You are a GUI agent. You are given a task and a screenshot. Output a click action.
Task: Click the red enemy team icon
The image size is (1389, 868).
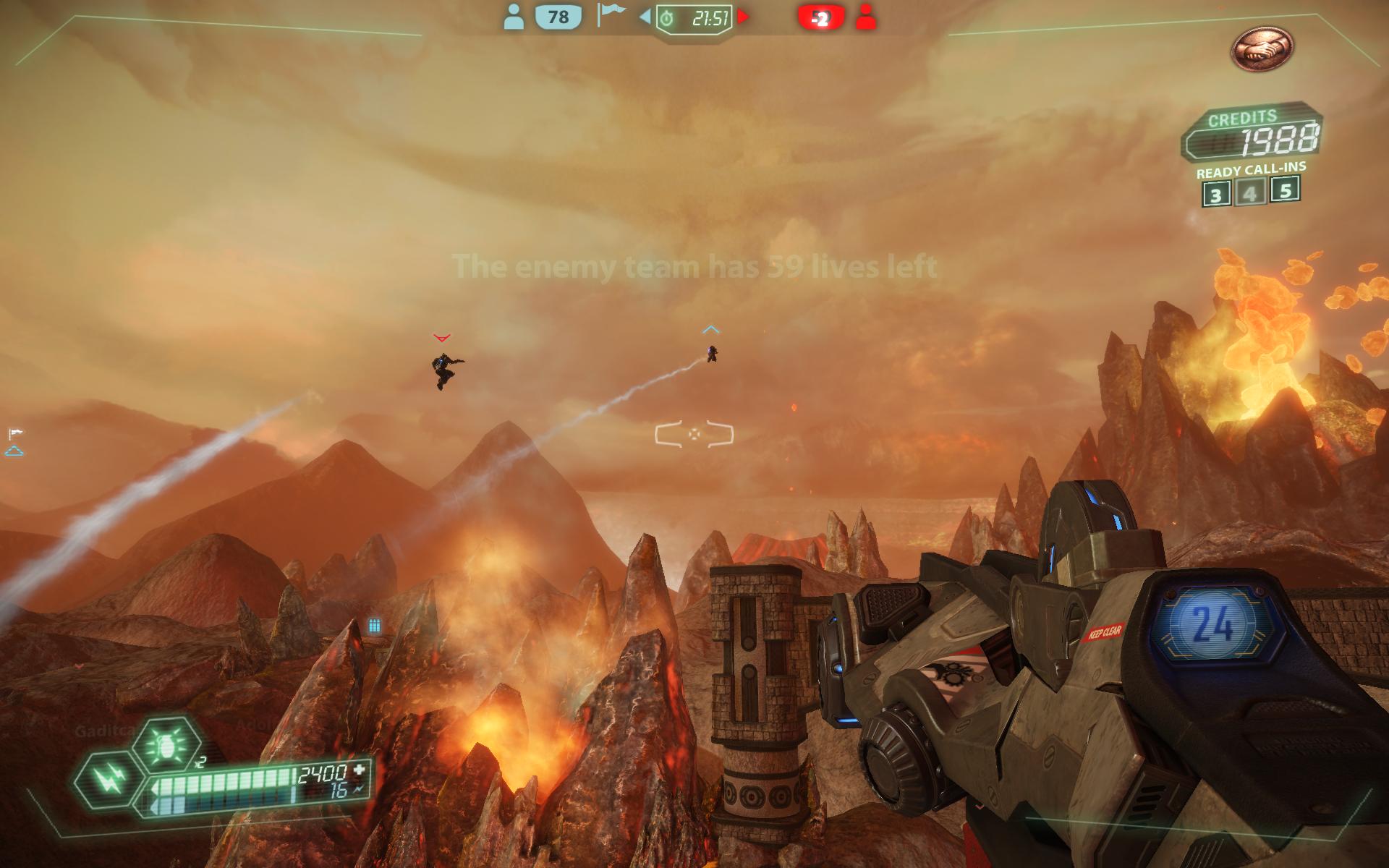point(865,17)
